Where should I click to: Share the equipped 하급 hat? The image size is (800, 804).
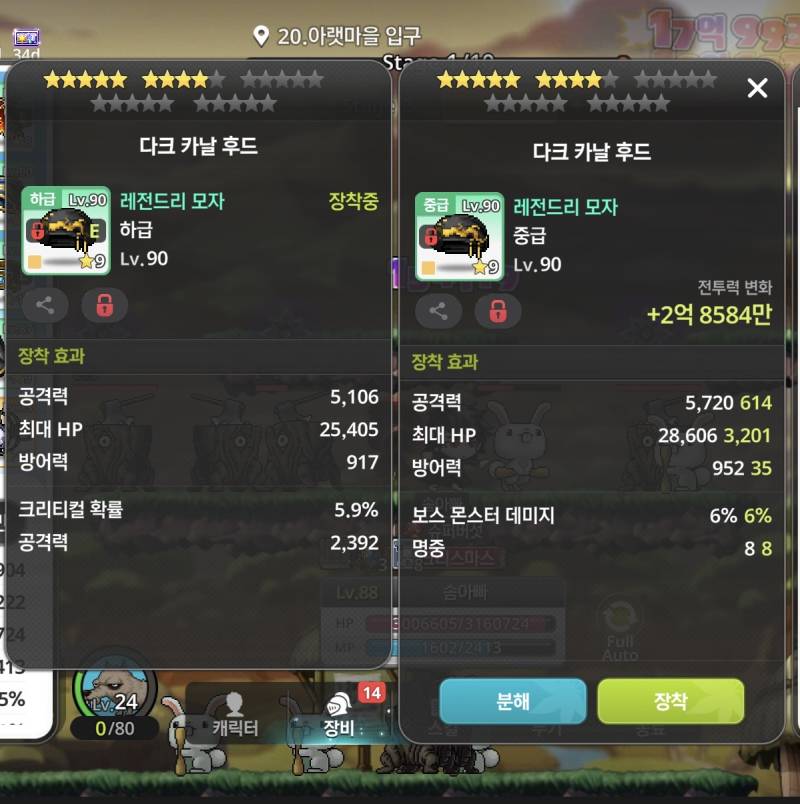[45, 304]
